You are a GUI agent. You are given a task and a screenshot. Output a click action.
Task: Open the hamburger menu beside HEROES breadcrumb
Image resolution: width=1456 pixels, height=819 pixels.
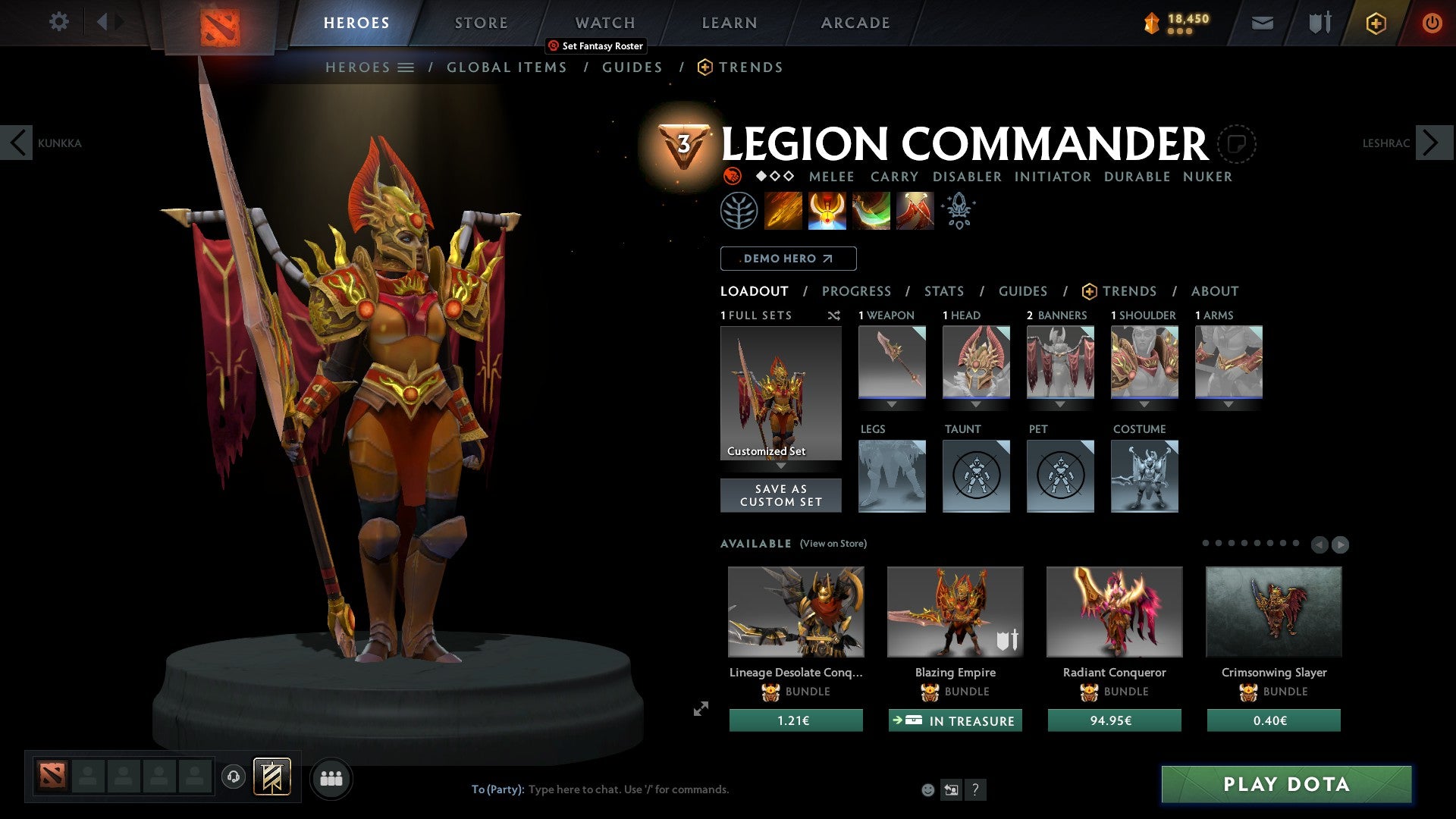click(406, 67)
